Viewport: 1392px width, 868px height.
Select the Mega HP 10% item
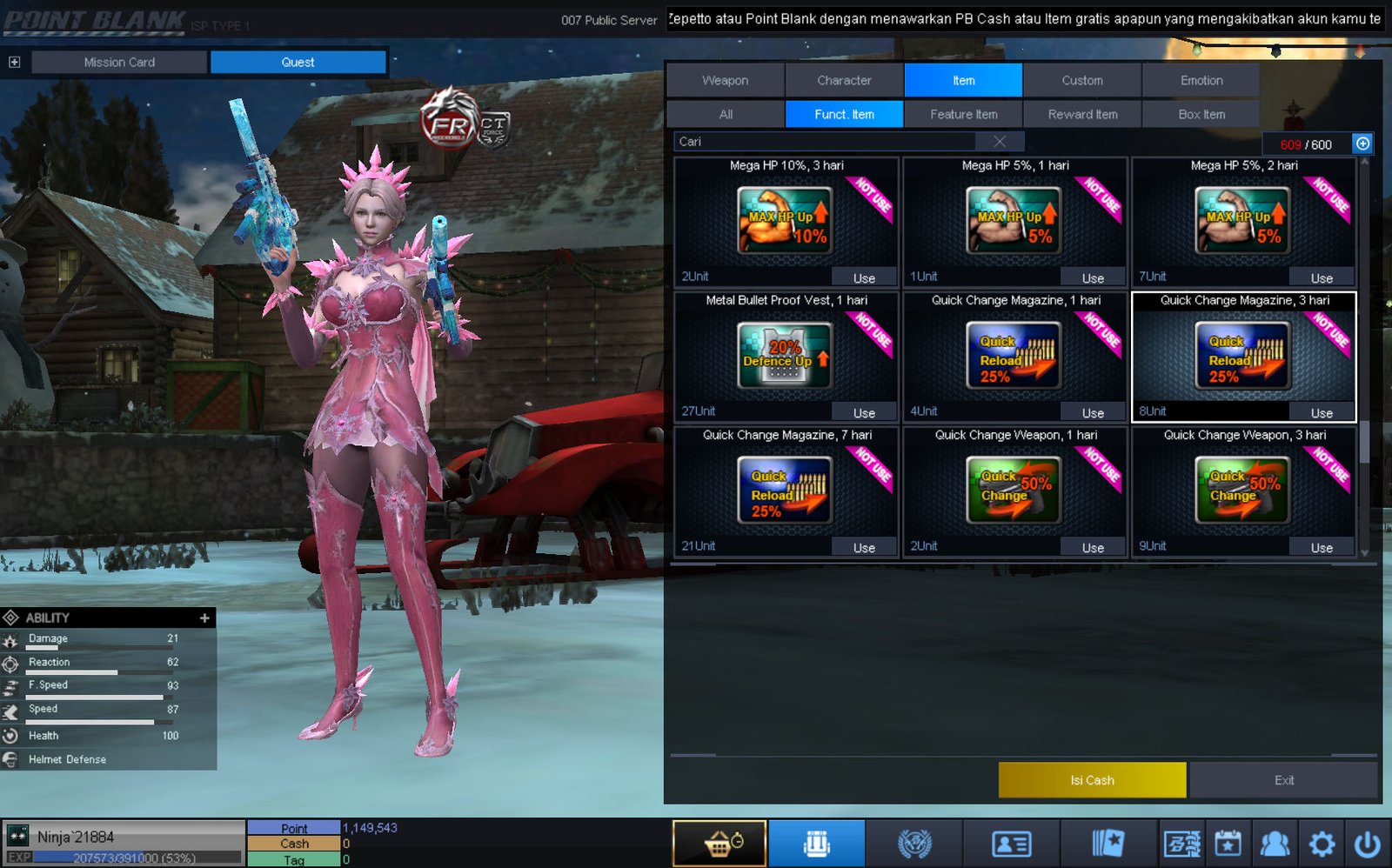pos(785,220)
